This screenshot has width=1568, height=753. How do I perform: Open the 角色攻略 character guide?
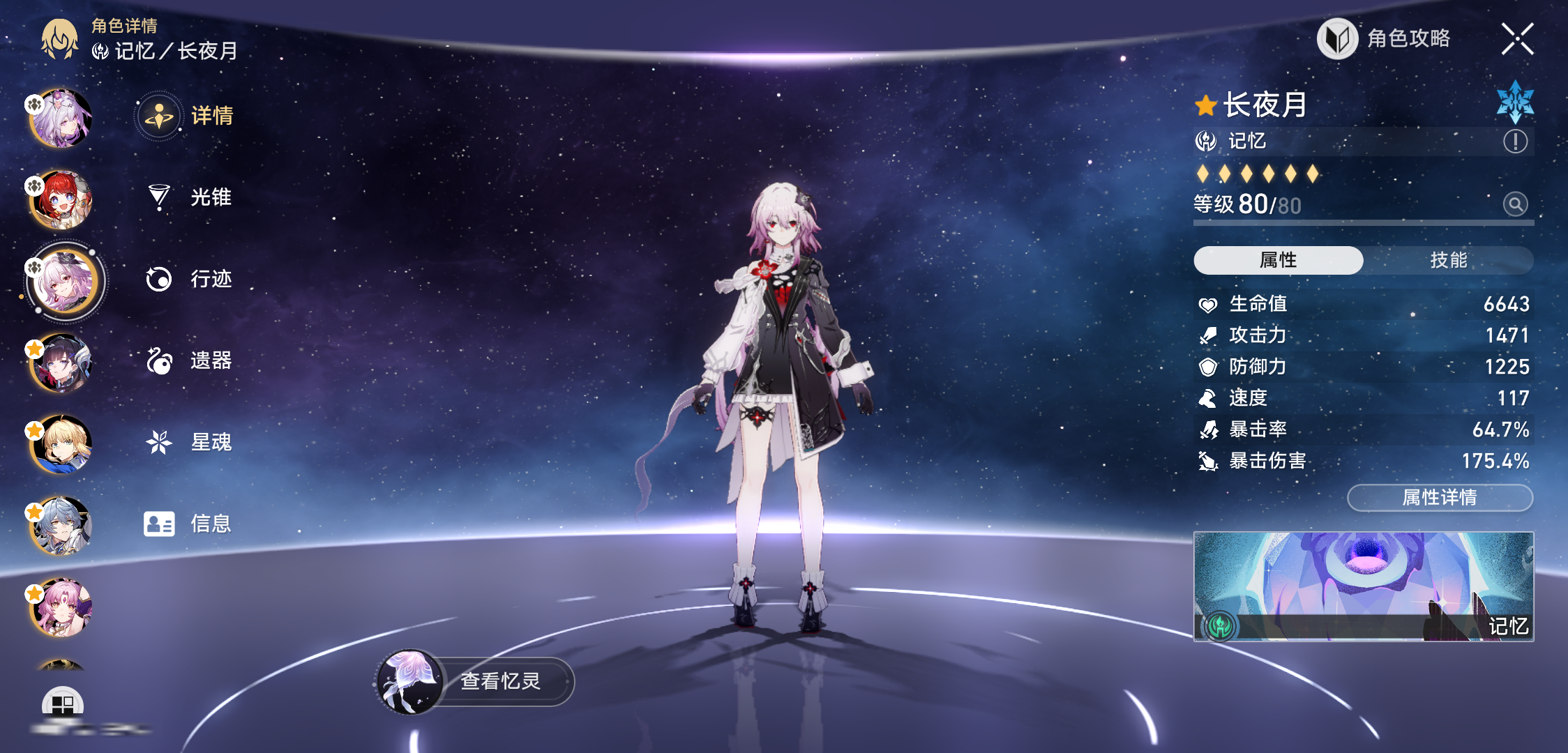(1385, 38)
